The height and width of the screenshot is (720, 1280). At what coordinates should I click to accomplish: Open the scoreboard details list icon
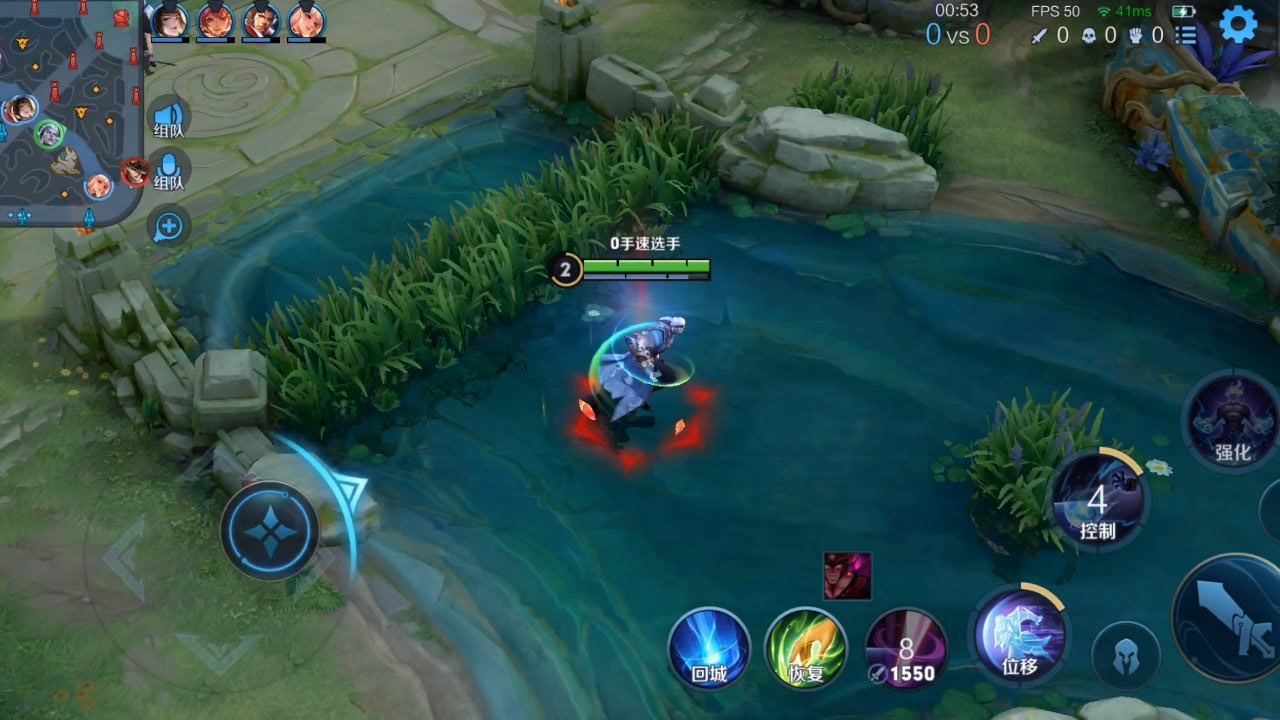coord(1185,37)
